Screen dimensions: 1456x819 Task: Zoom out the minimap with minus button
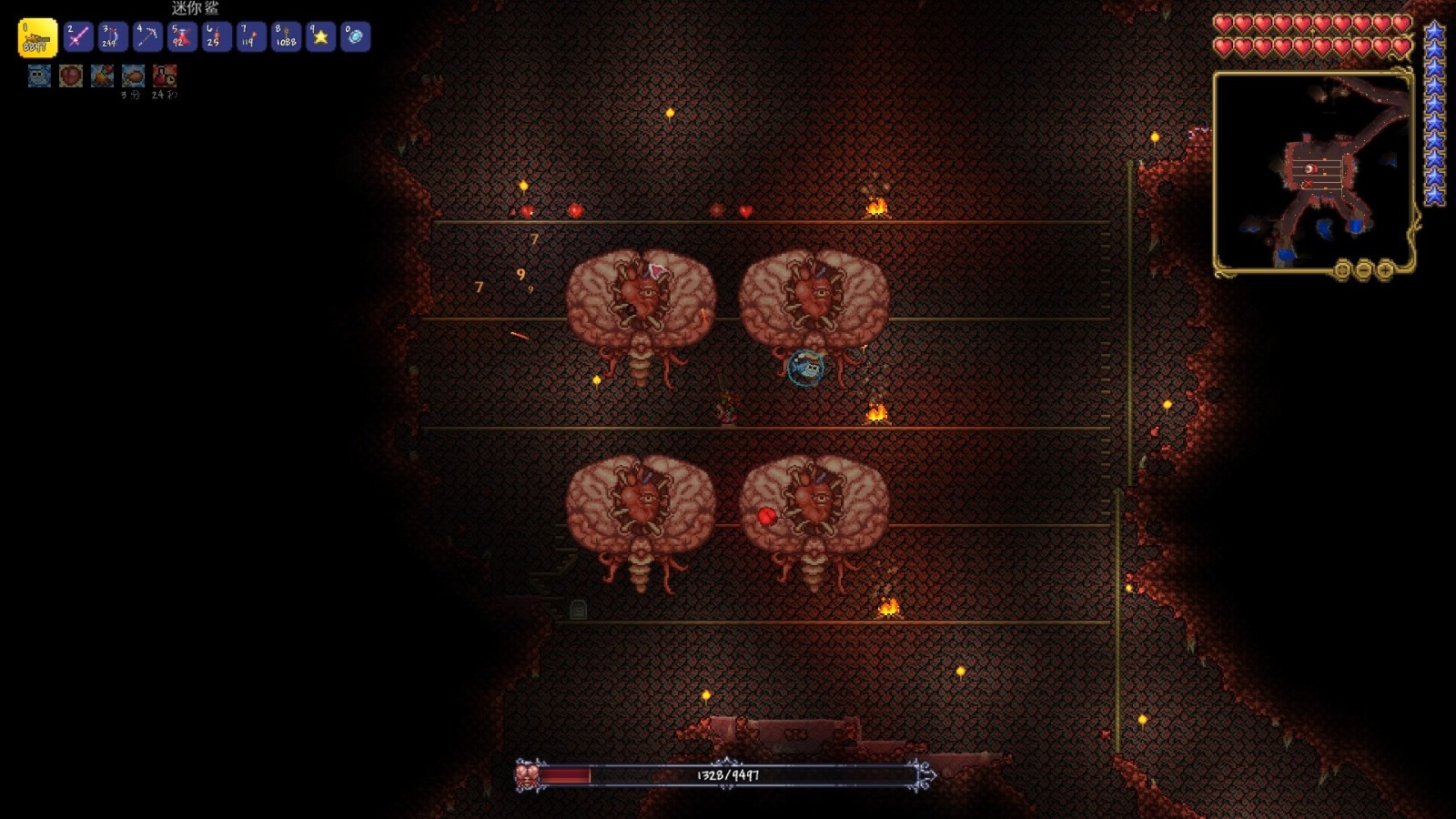click(x=1363, y=269)
